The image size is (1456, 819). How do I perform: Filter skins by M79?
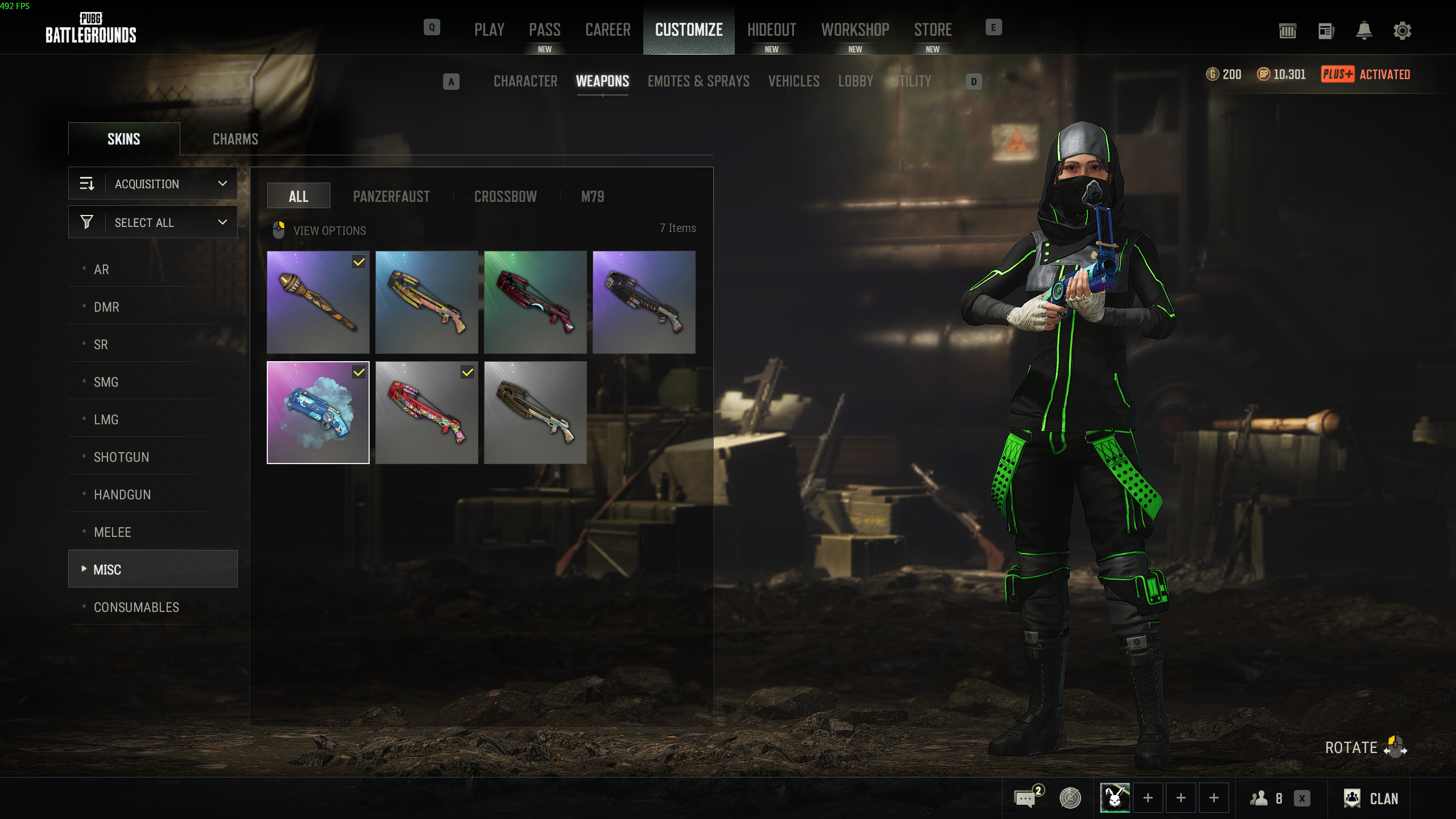[x=592, y=197]
